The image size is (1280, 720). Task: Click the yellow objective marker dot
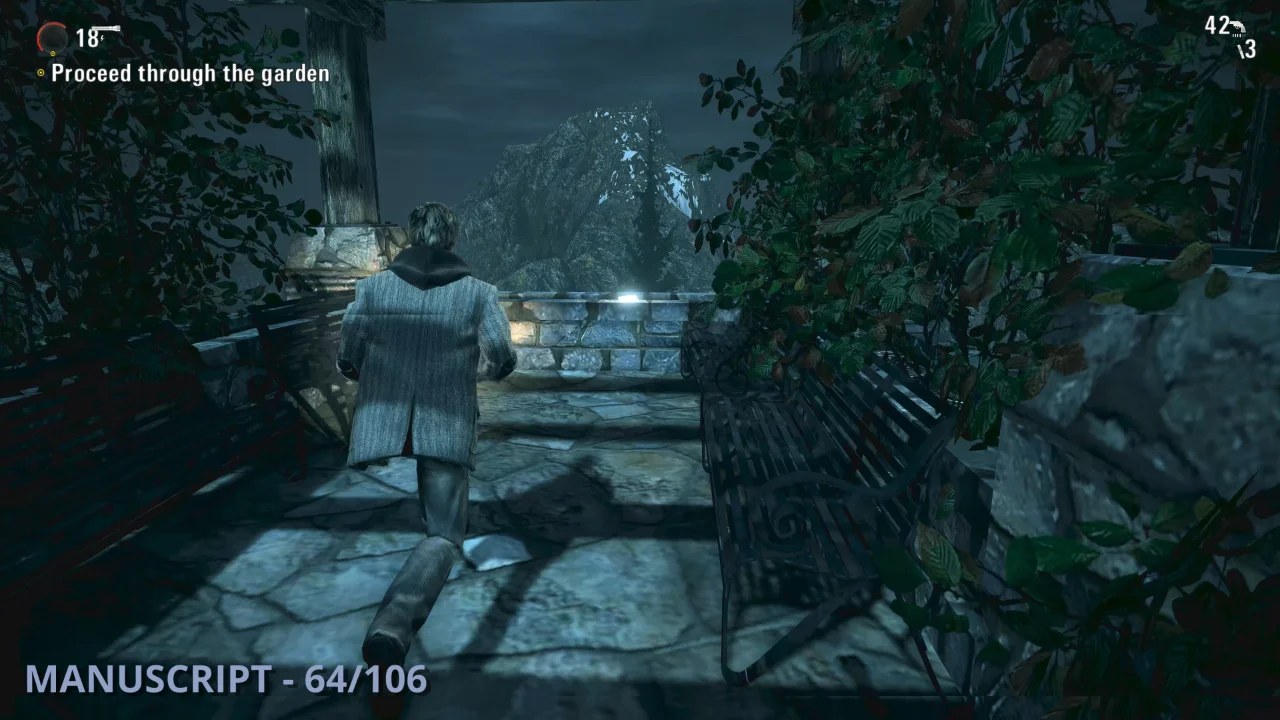pyautogui.click(x=41, y=72)
